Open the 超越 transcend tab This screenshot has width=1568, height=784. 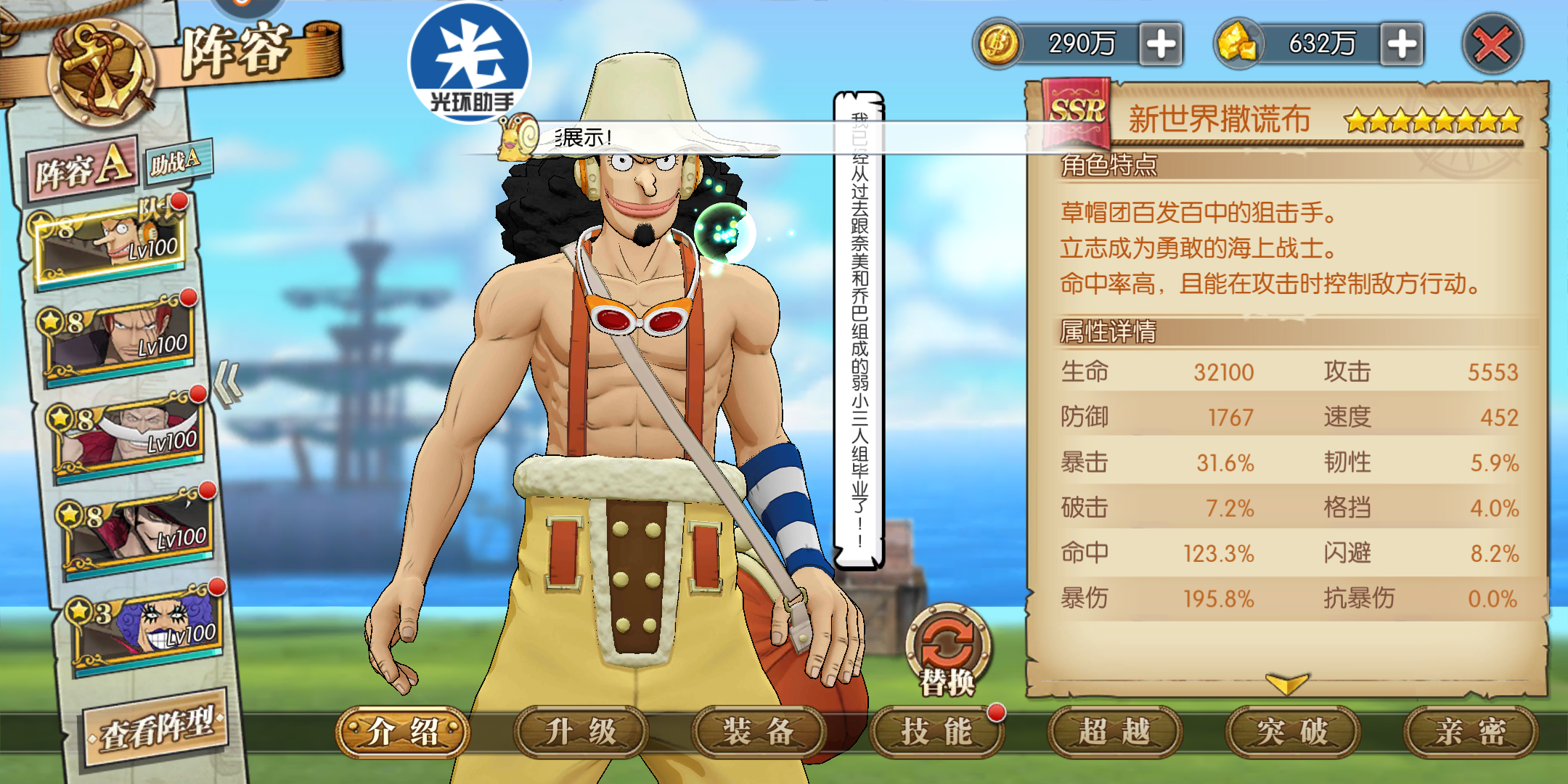(1114, 732)
